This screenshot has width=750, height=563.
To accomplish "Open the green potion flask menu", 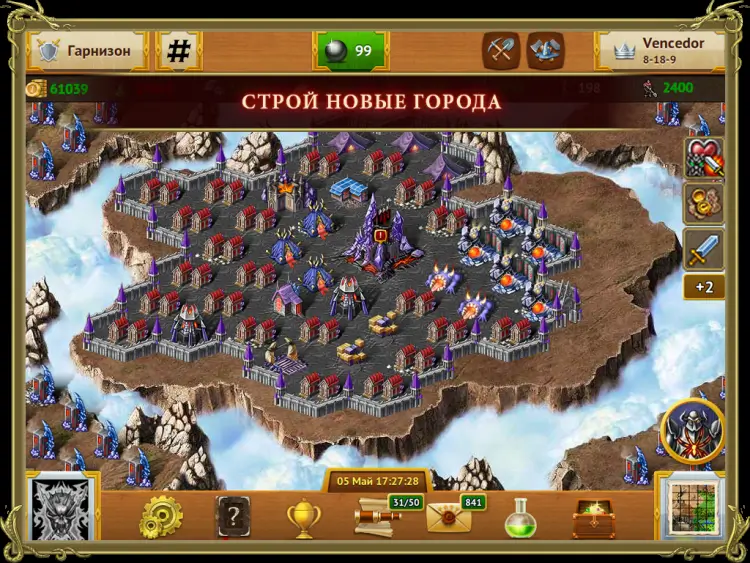I will pos(521,518).
